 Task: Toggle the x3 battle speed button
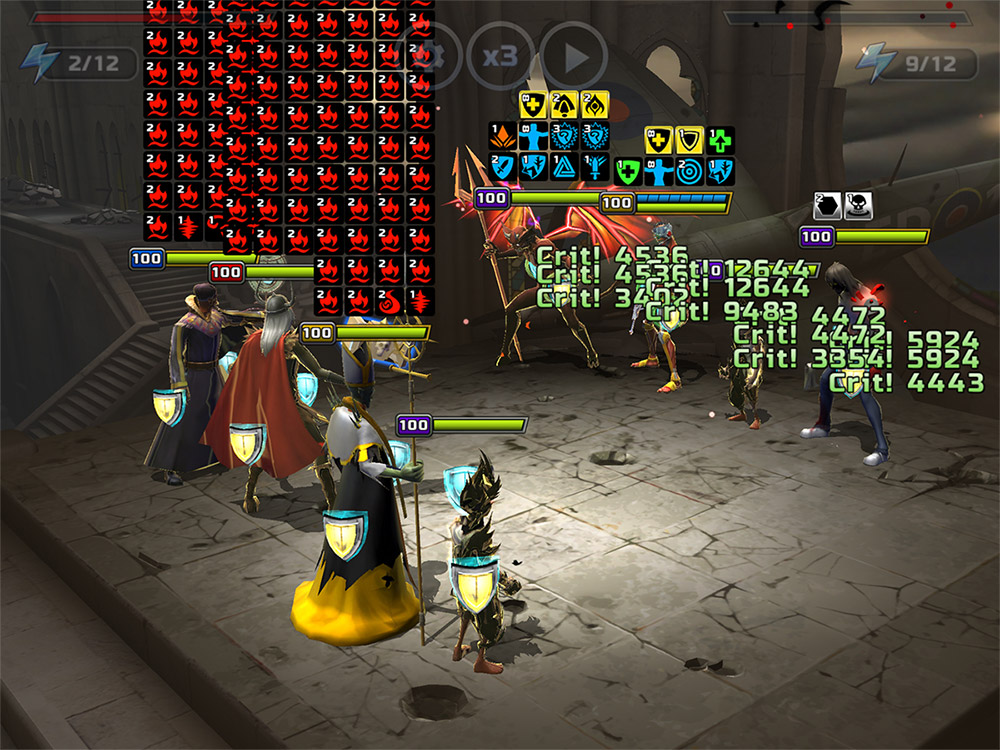coord(500,56)
